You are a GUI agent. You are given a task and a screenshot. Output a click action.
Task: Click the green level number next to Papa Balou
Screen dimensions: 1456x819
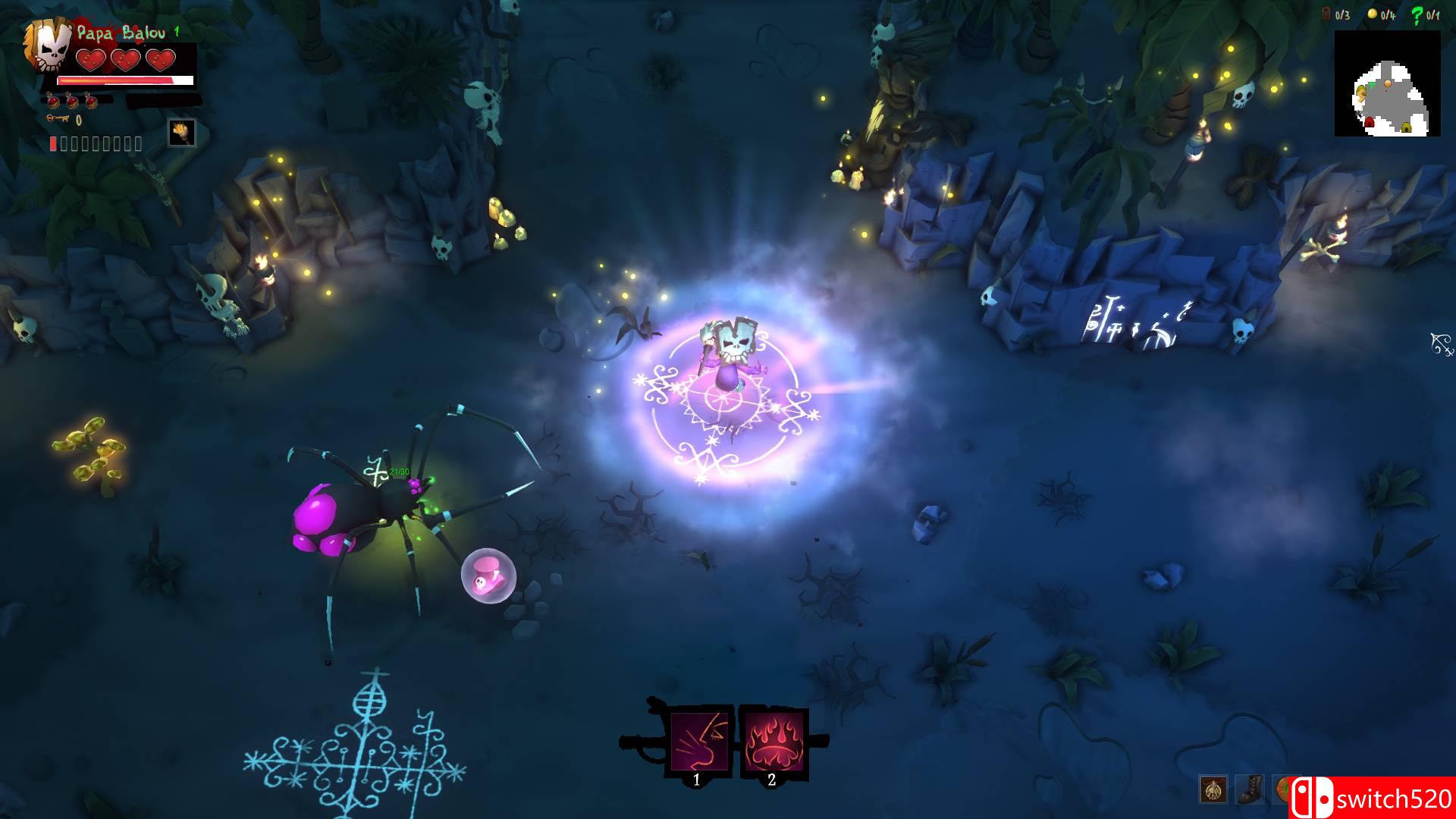point(177,32)
